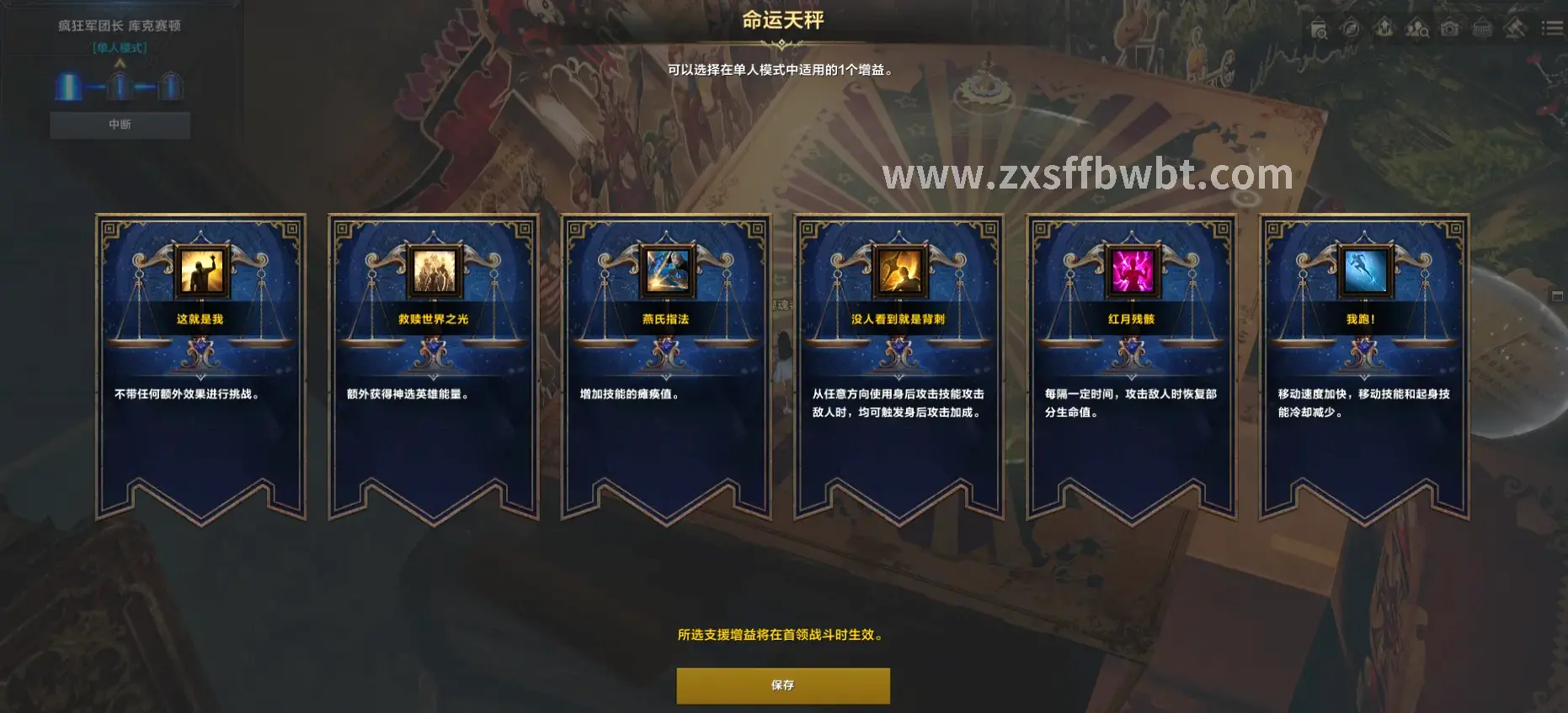1568x713 pixels.
Task: Open the party finder search icon
Action: point(1416,29)
